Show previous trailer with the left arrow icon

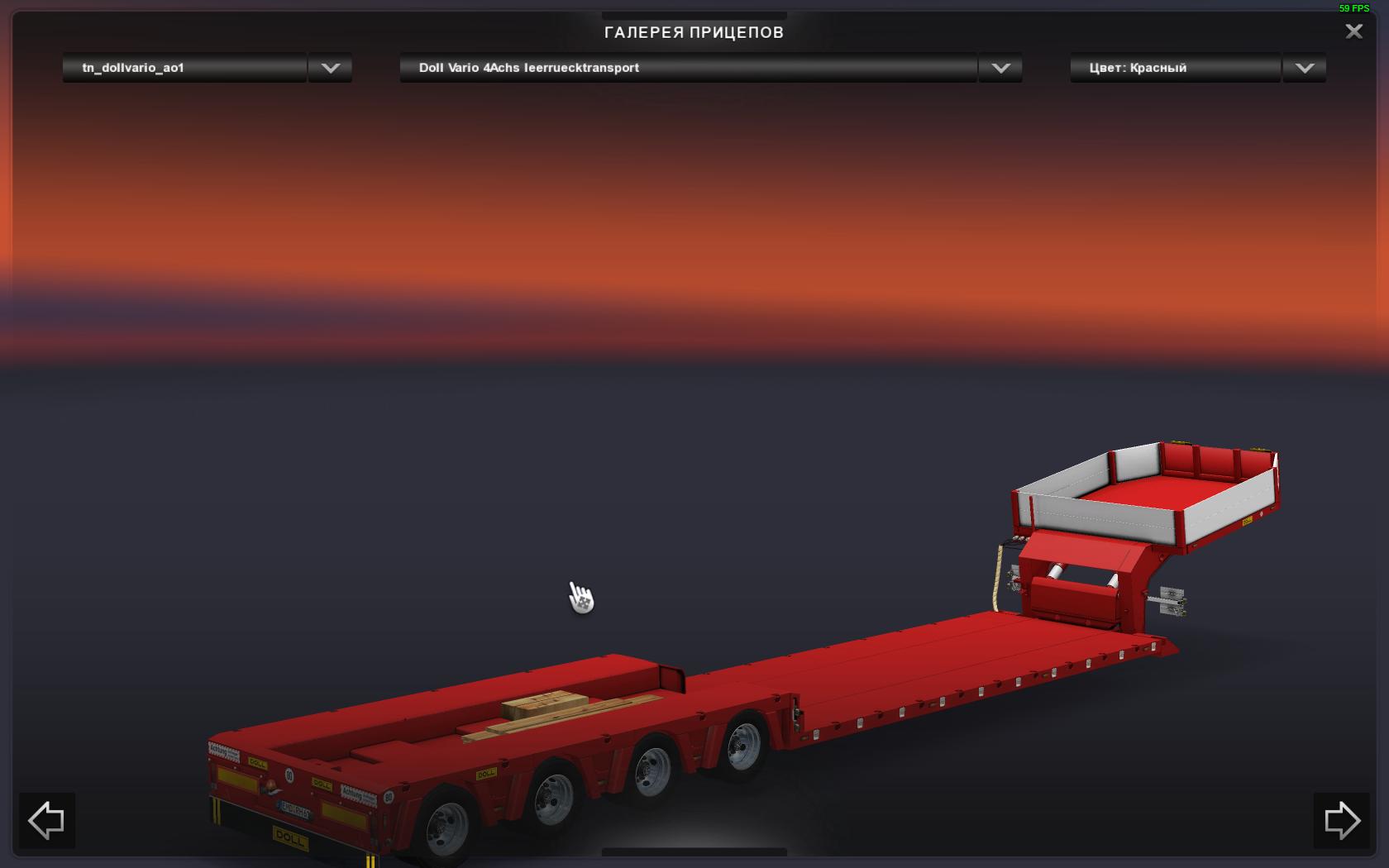pyautogui.click(x=46, y=821)
